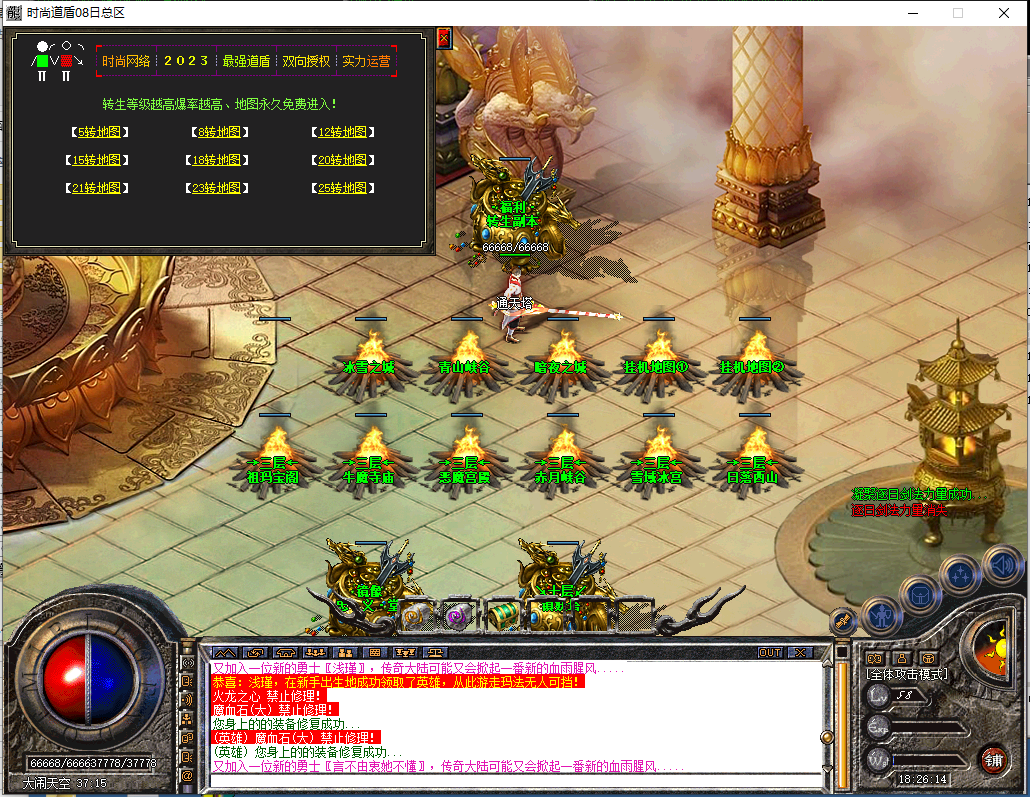Screen dimensions: 1030x797
Task: Open the 21转地图 link
Action: 98,188
